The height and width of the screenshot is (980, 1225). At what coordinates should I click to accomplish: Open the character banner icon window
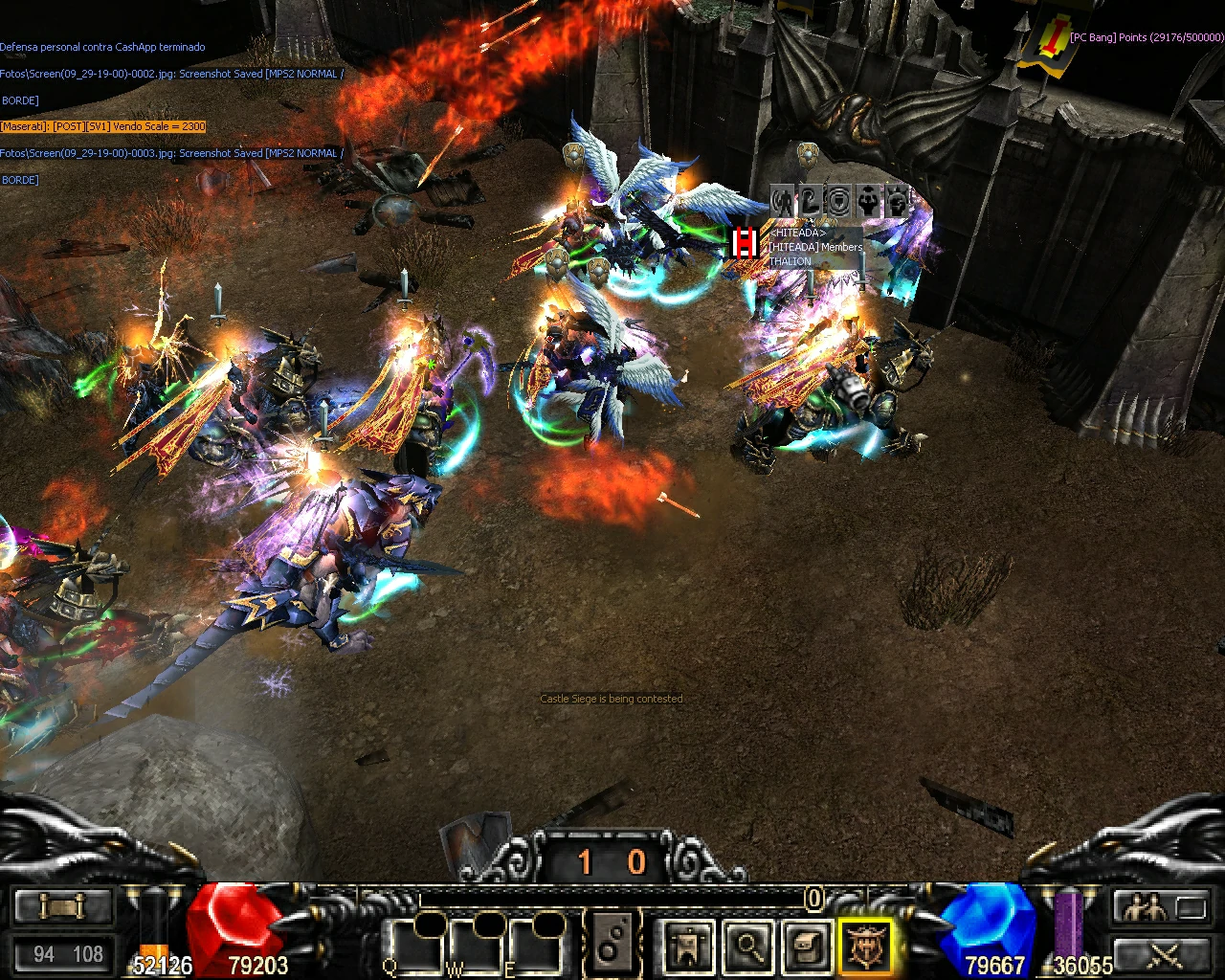pos(689,947)
